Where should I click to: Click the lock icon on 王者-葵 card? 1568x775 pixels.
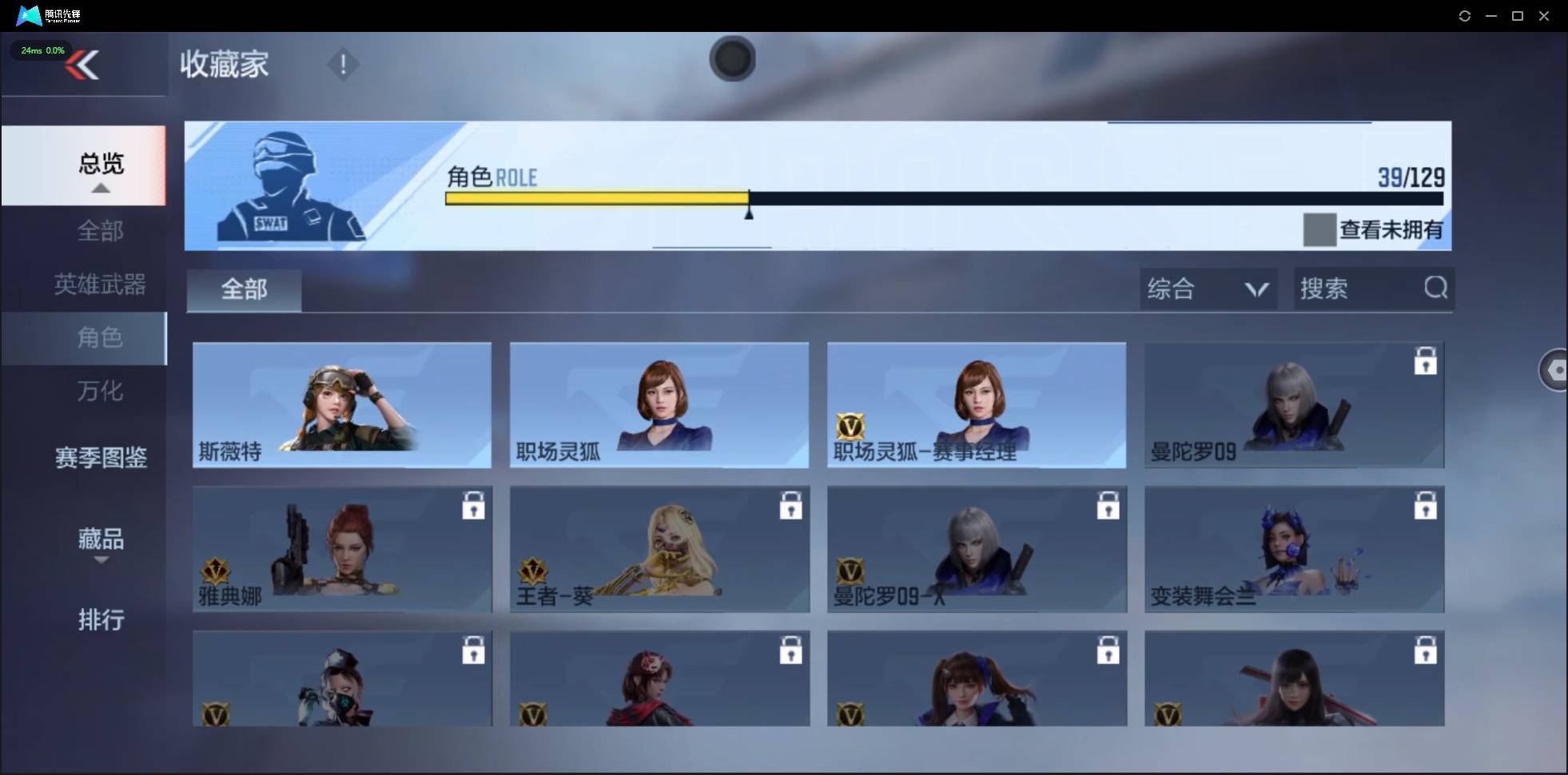[x=790, y=505]
